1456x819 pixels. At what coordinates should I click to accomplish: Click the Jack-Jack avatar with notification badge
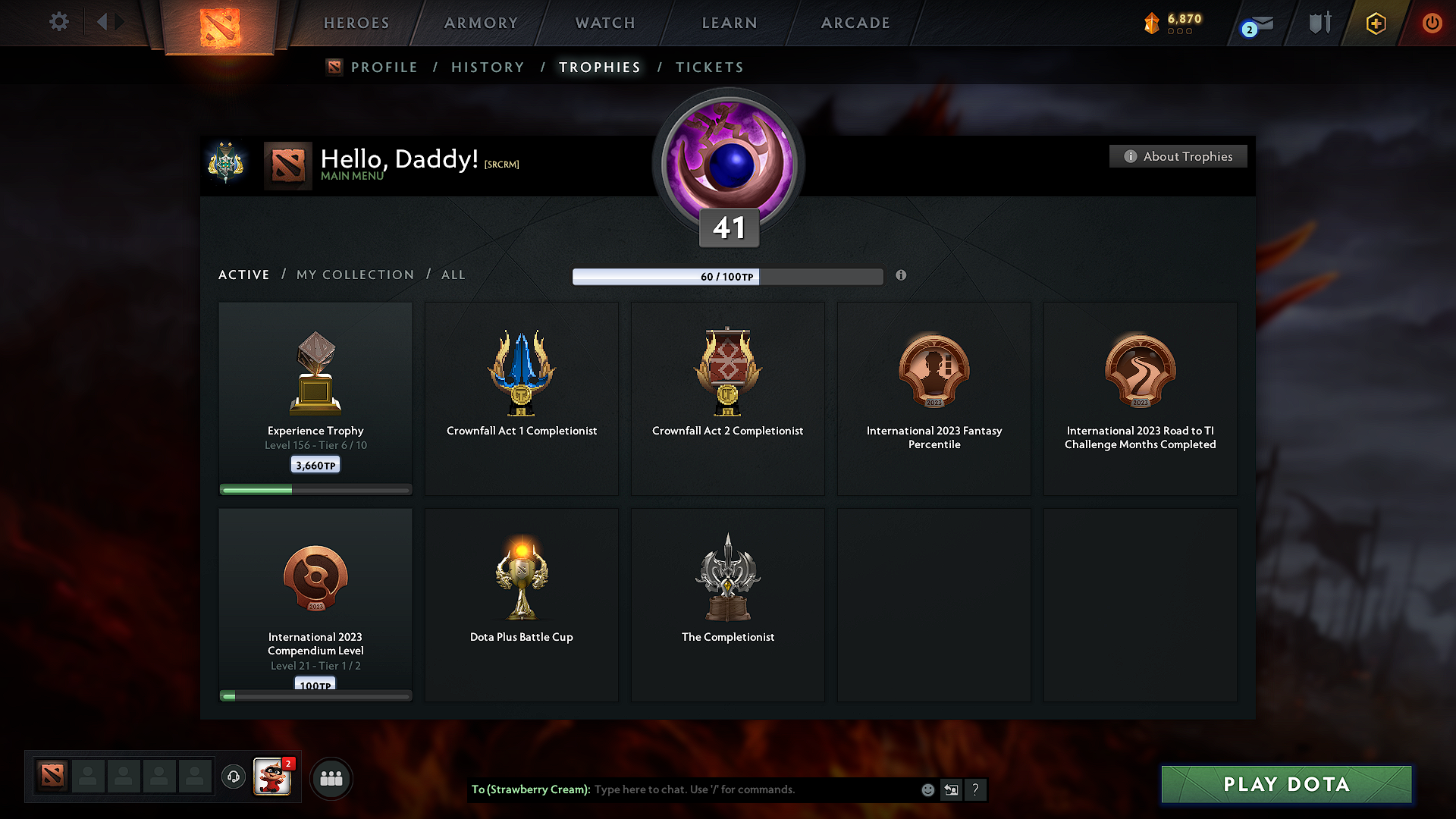pyautogui.click(x=272, y=777)
